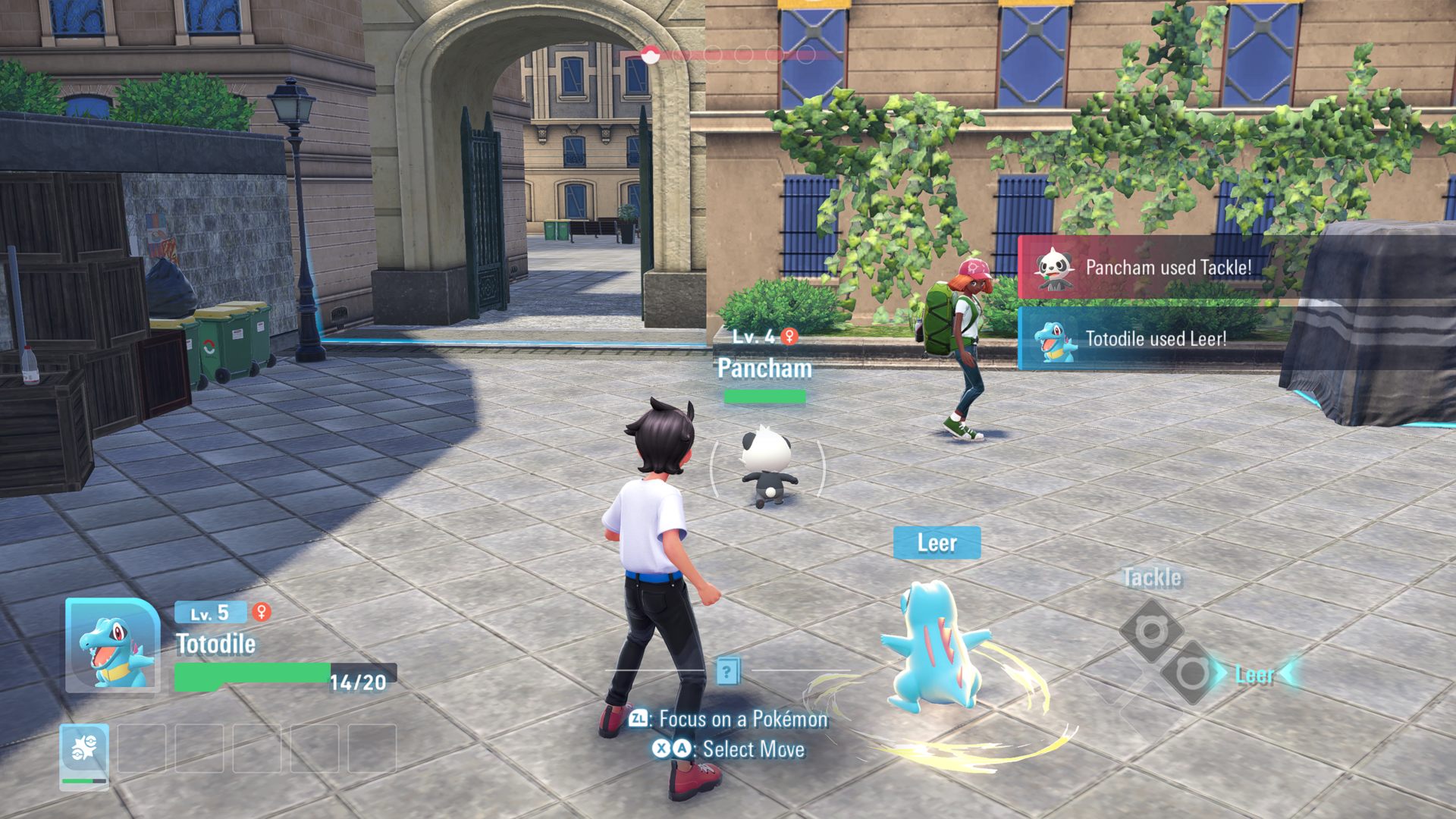This screenshot has height=819, width=1456.
Task: Open the Totodile used Leer log entry
Action: point(1155,339)
